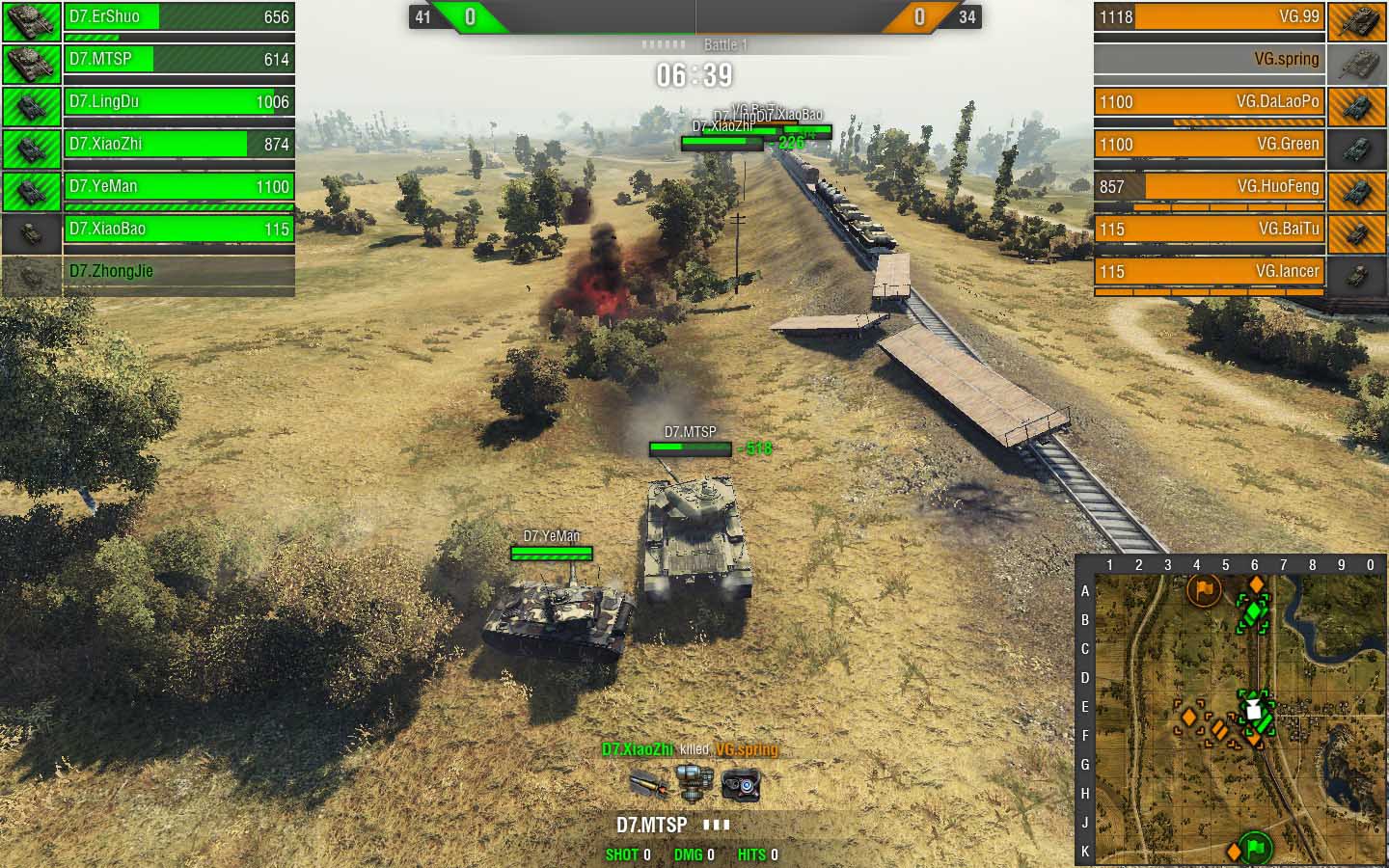Pick VG.BaiTu from the orange team

[1210, 230]
